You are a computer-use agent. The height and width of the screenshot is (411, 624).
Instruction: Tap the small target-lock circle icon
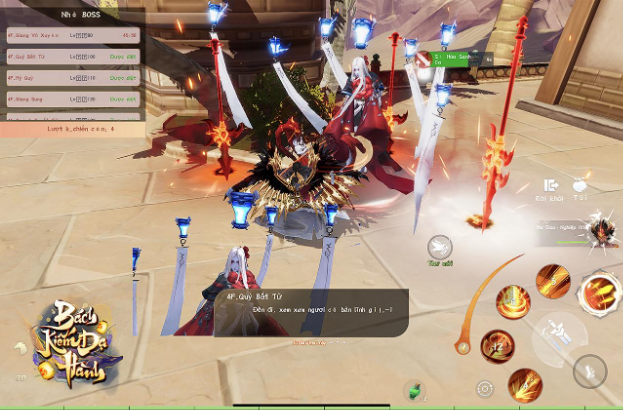(486, 388)
